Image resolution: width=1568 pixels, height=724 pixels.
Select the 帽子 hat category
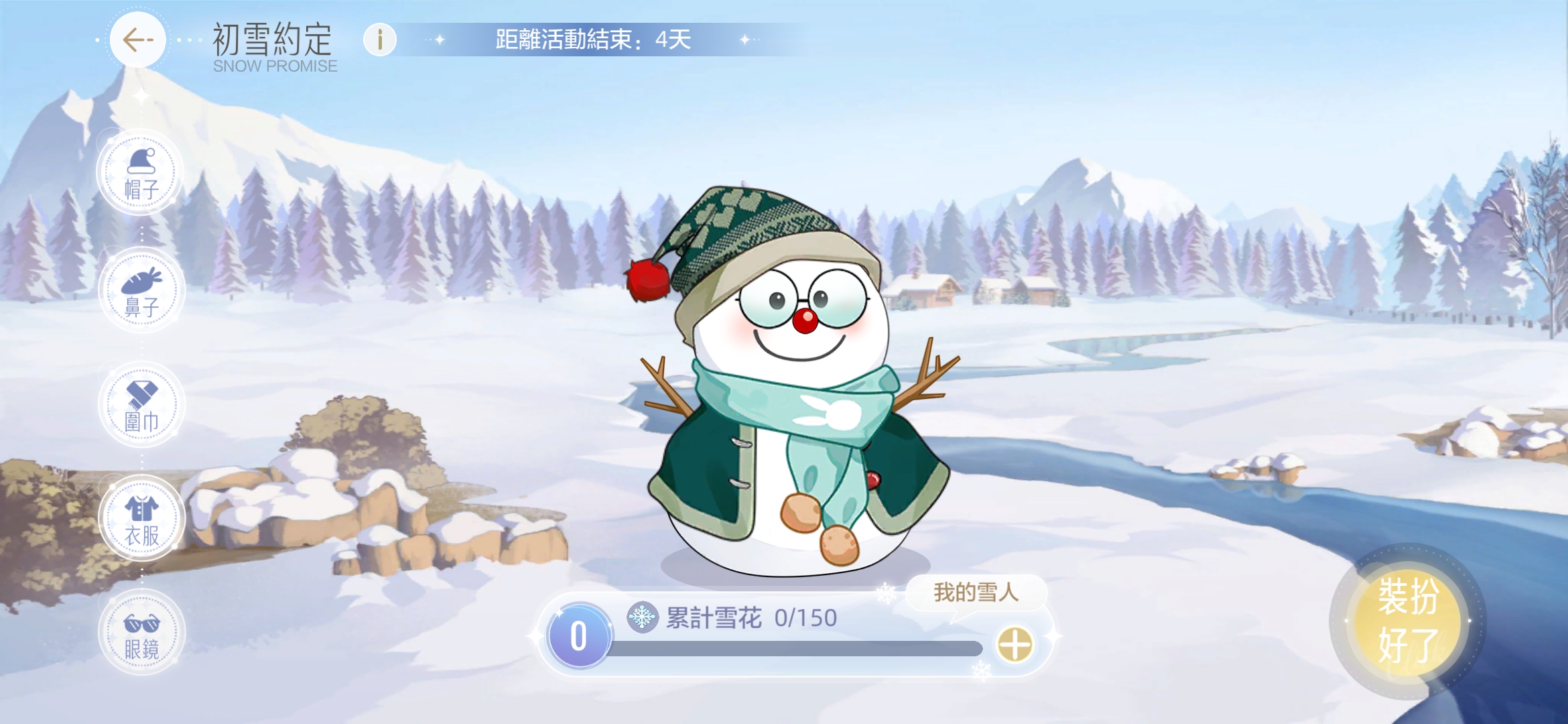[141, 173]
